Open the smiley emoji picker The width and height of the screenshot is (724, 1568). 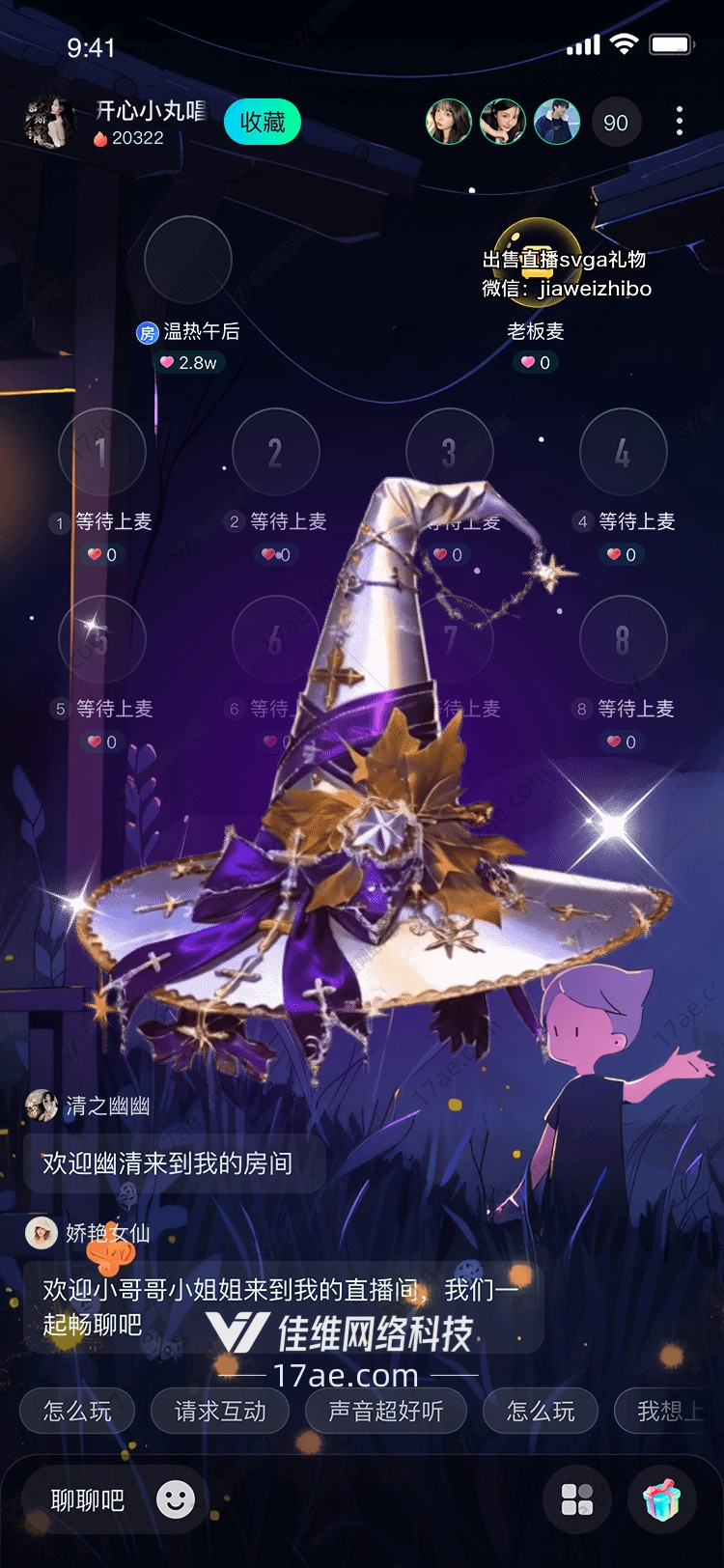(x=176, y=1499)
